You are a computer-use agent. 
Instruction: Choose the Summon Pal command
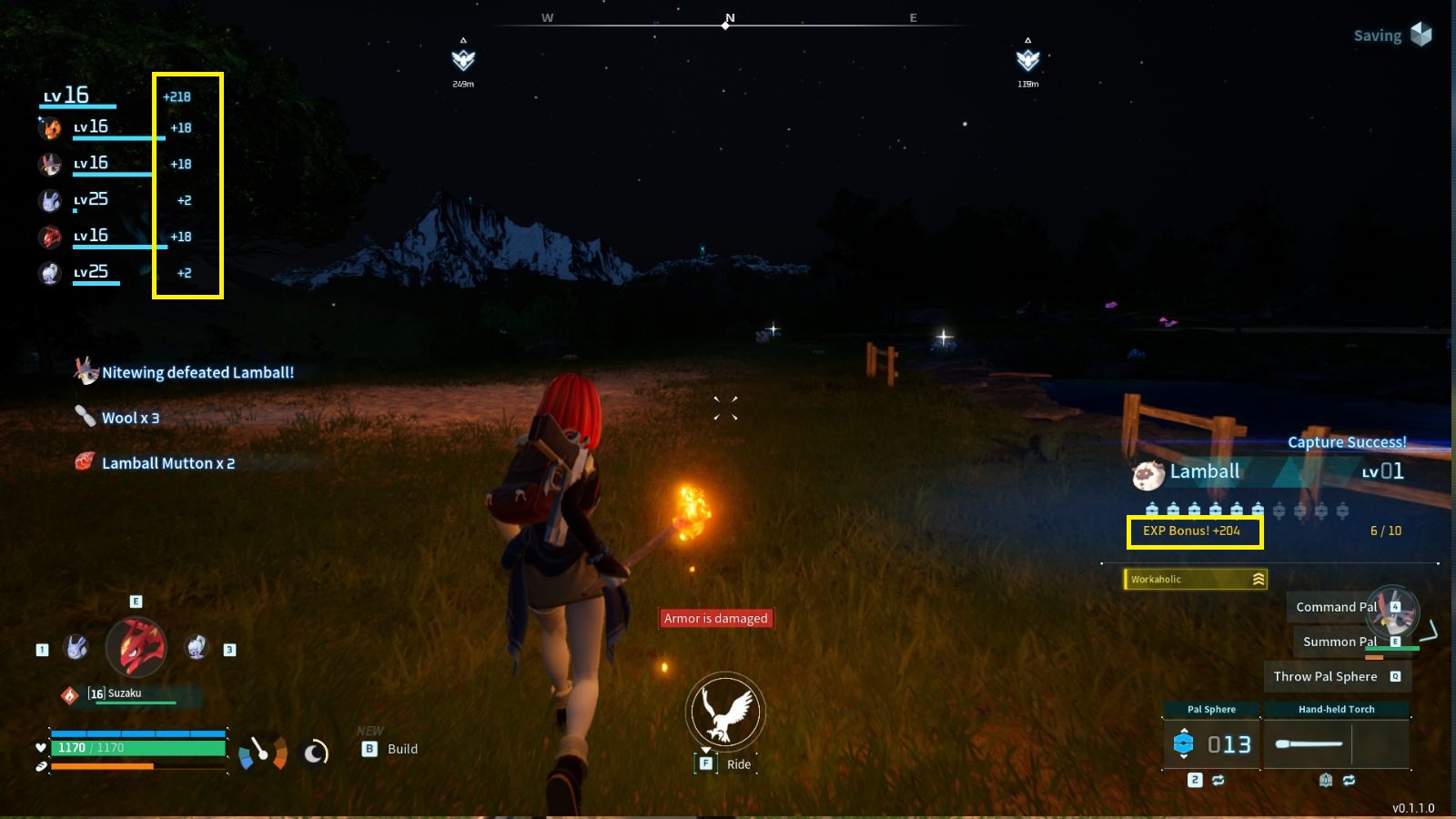tap(1340, 642)
